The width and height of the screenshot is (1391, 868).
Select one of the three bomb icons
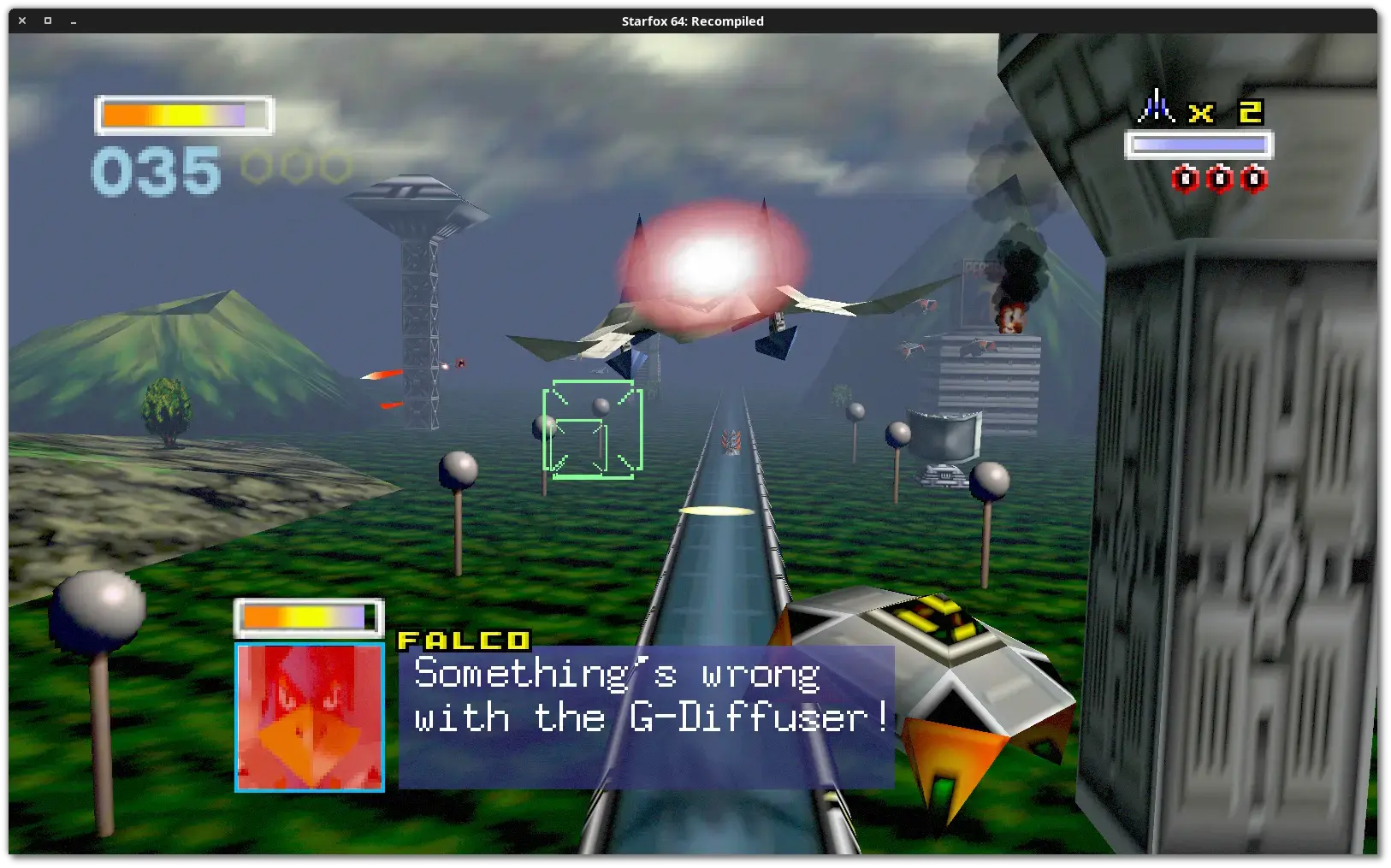click(x=1219, y=178)
